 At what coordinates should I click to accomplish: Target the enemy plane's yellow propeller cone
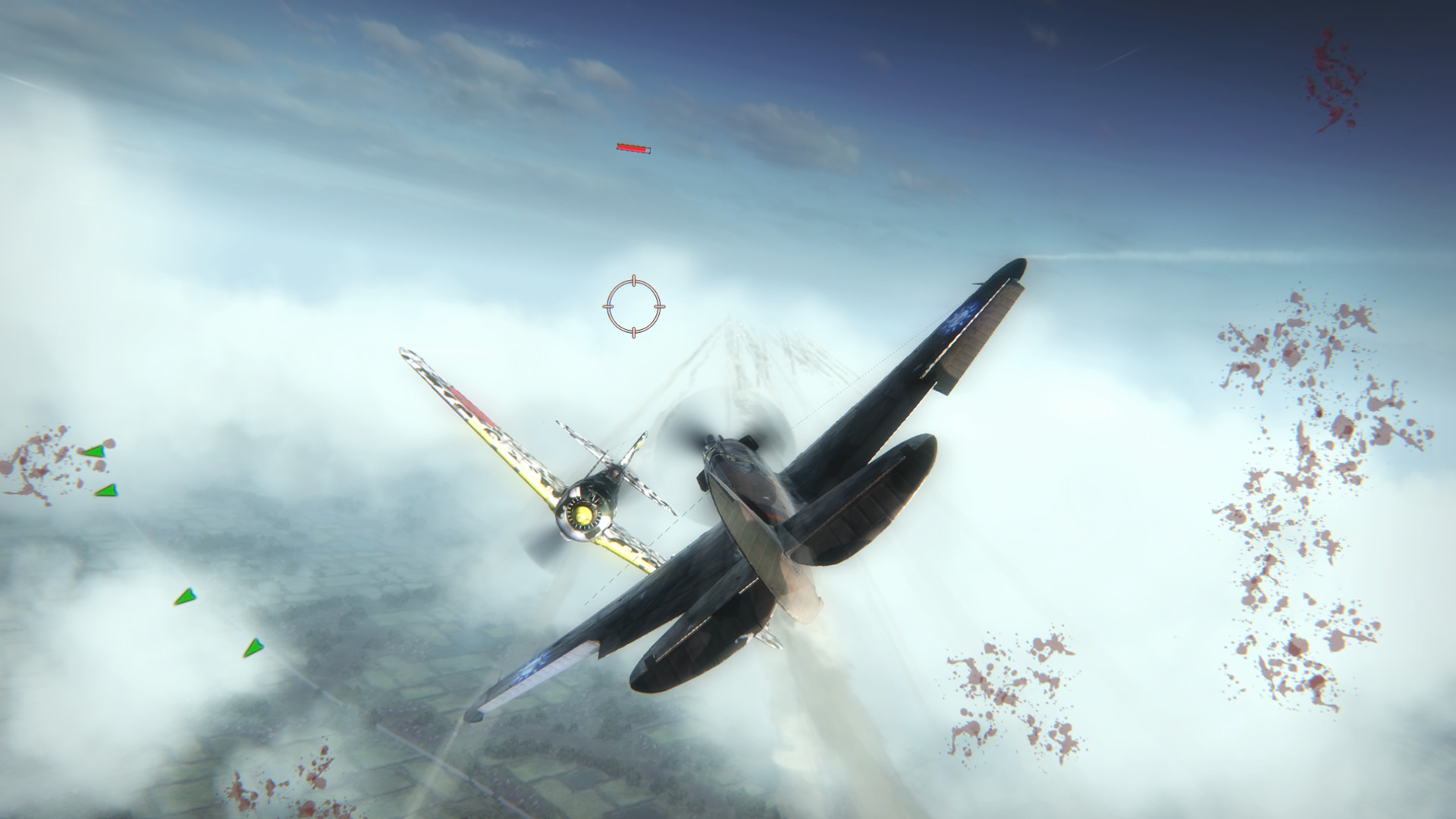coord(584,516)
